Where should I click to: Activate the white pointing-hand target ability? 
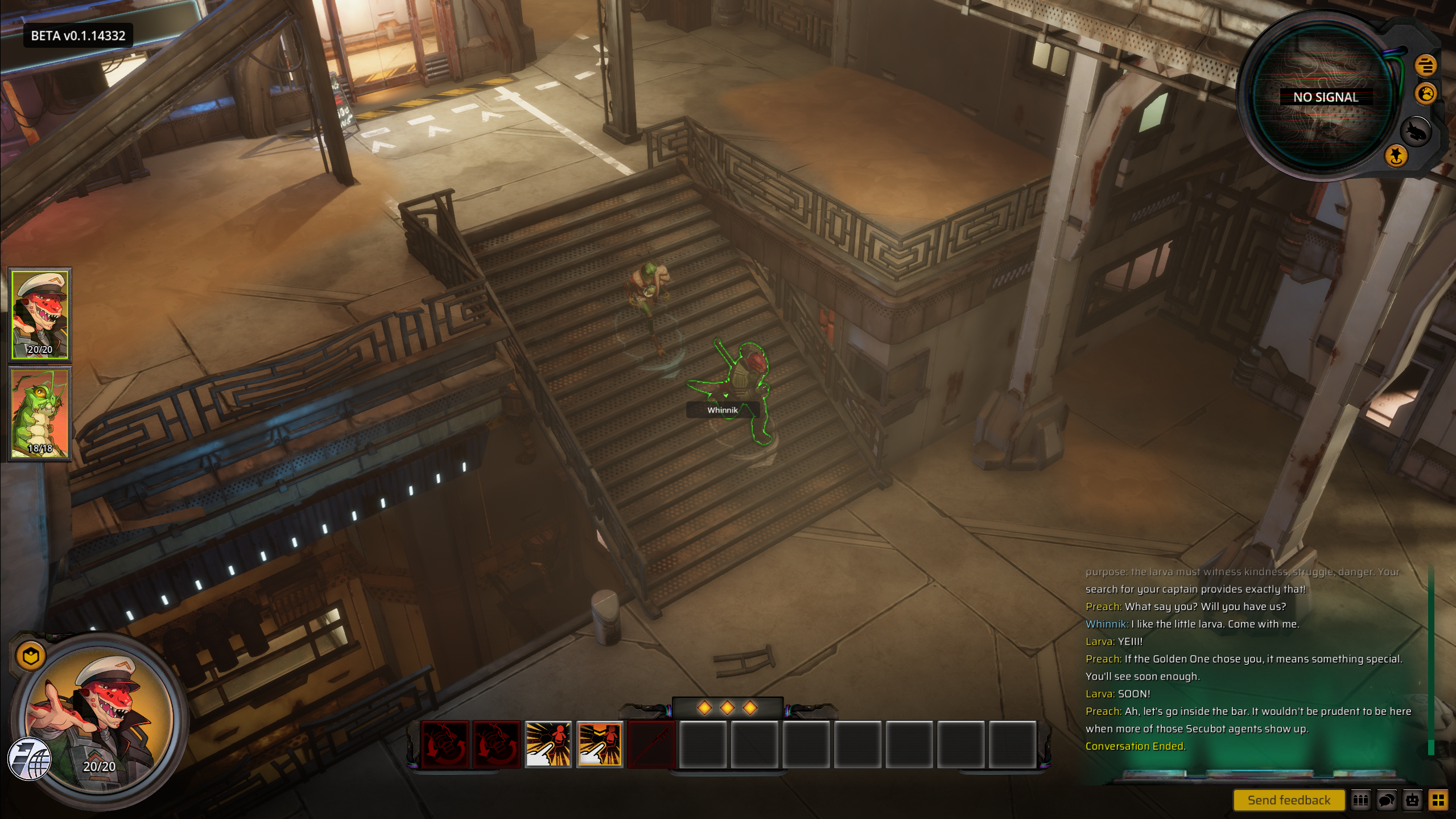548,744
